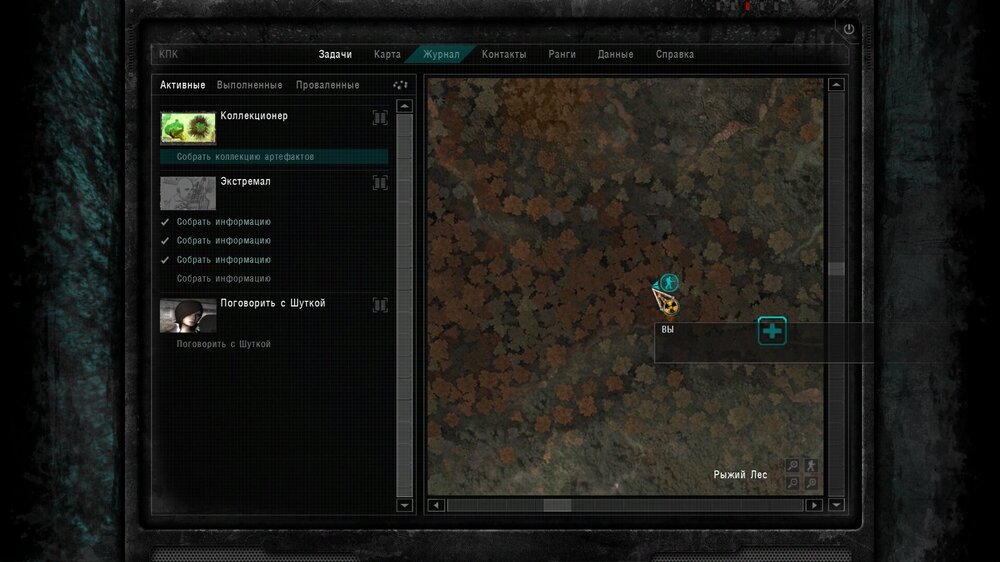Switch to the Карта tab
Screen dimensions: 1000x562
click(387, 54)
